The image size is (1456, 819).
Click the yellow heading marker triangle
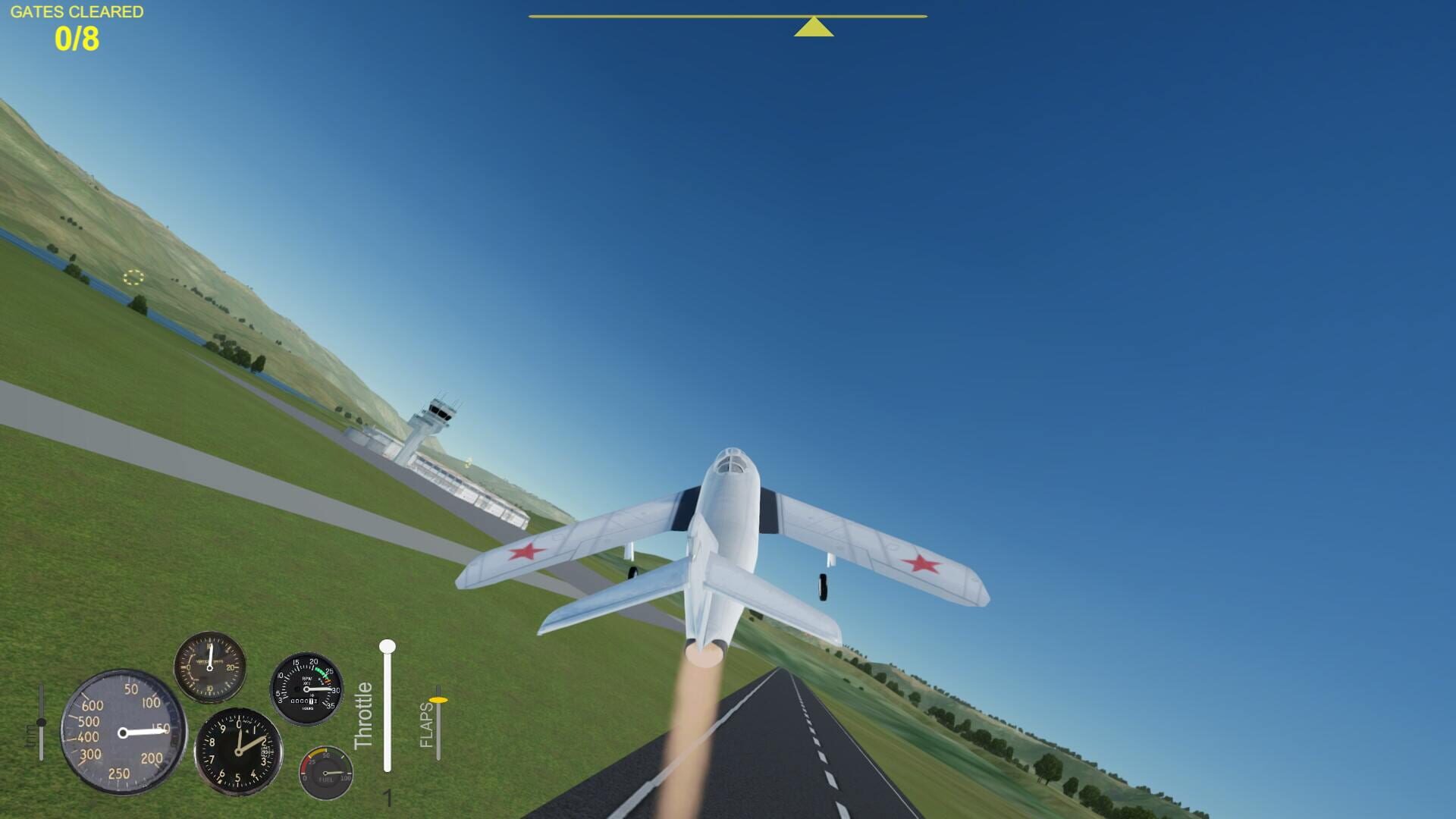click(814, 27)
